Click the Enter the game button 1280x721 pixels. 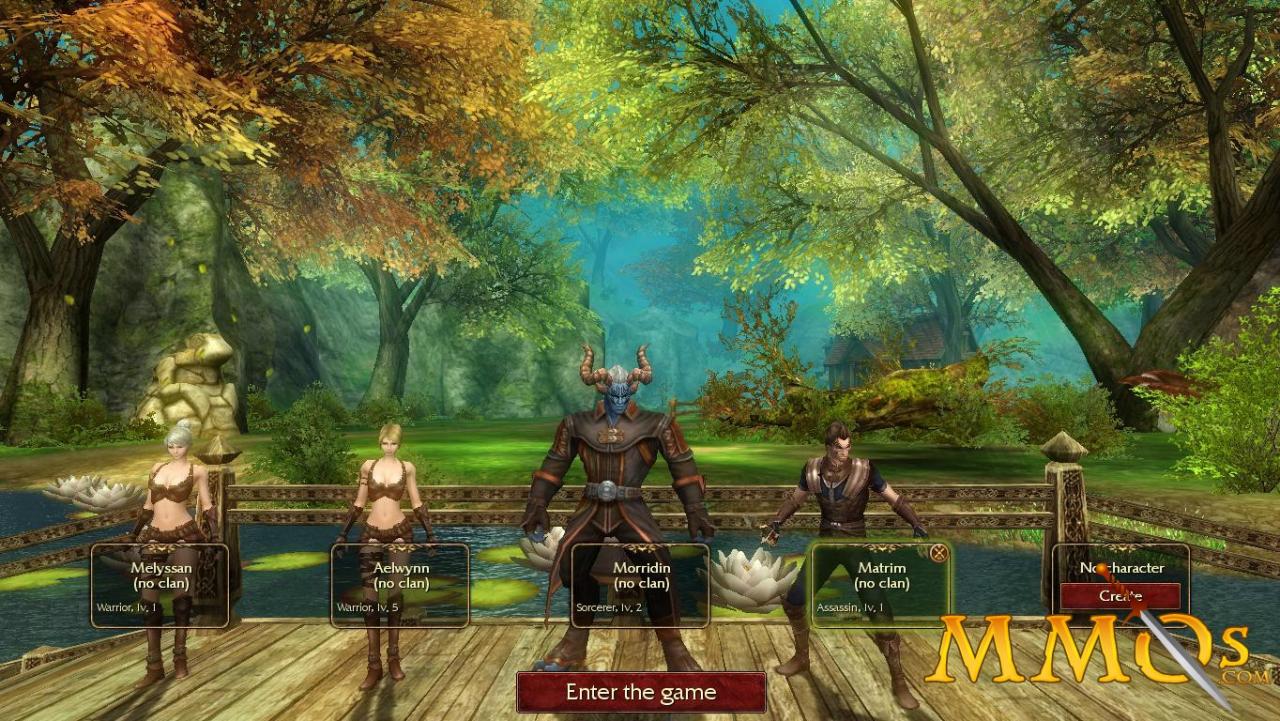tap(641, 692)
